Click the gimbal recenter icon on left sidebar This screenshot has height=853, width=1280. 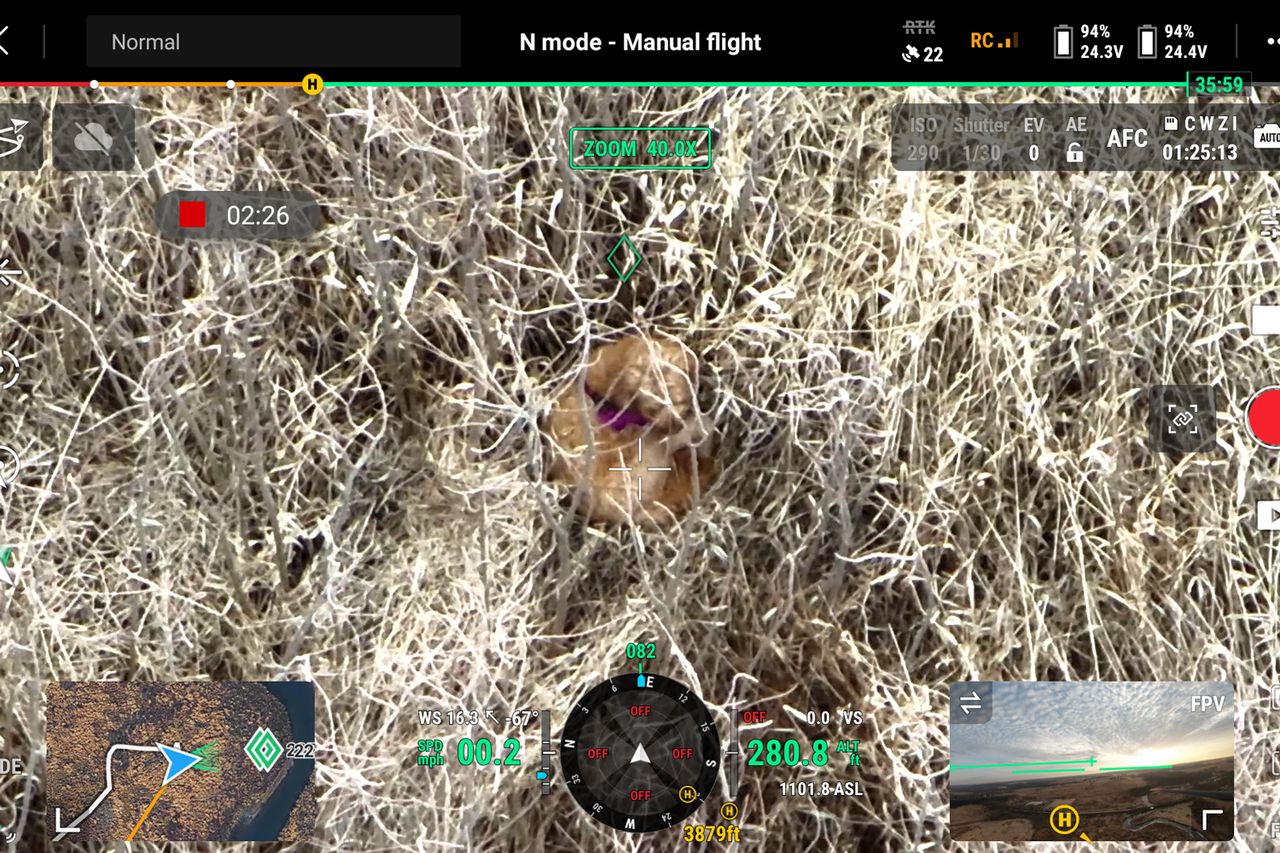8,270
